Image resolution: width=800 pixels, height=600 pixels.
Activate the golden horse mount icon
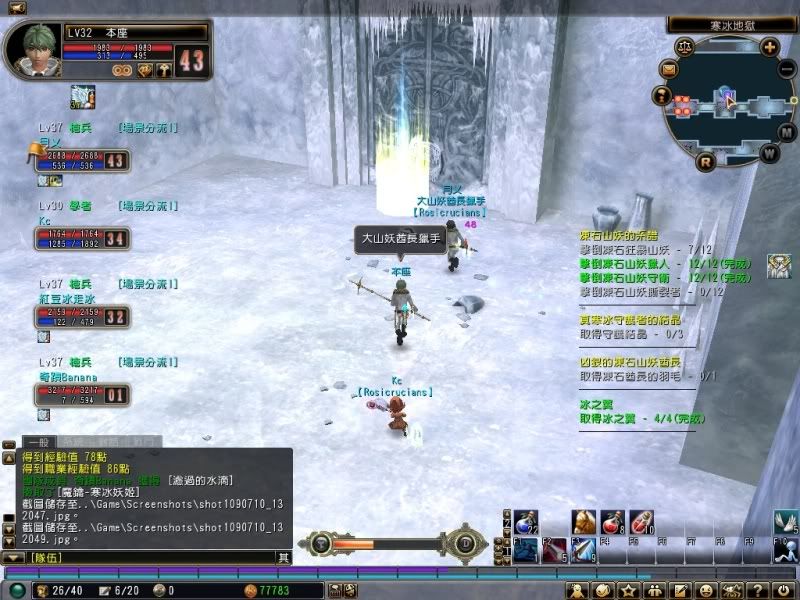[x=583, y=521]
